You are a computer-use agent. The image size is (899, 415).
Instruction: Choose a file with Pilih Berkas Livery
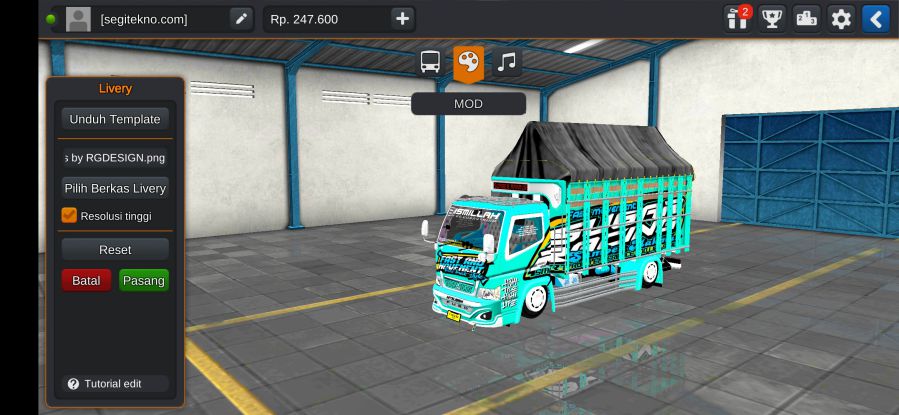115,188
